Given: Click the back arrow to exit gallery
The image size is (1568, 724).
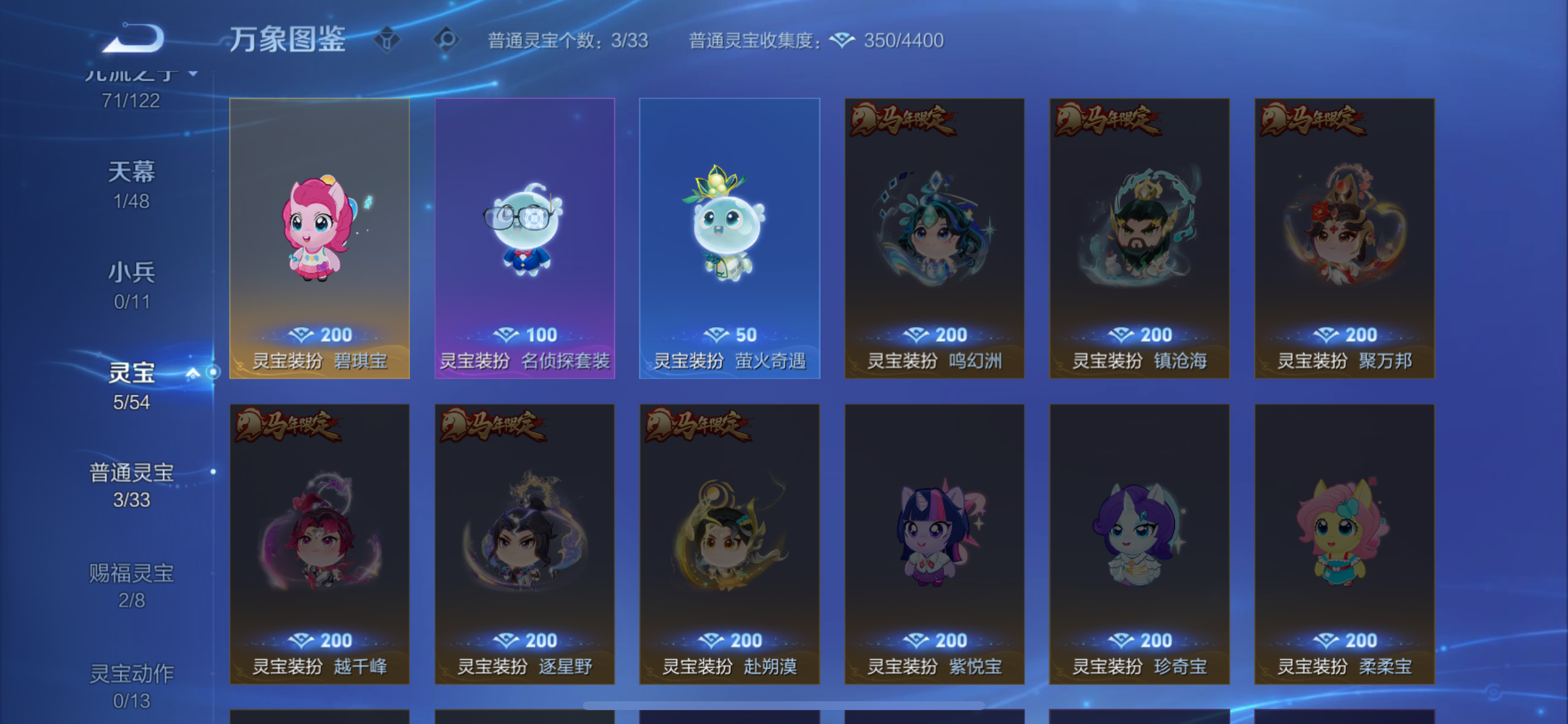Looking at the screenshot, I should pos(132,38).
